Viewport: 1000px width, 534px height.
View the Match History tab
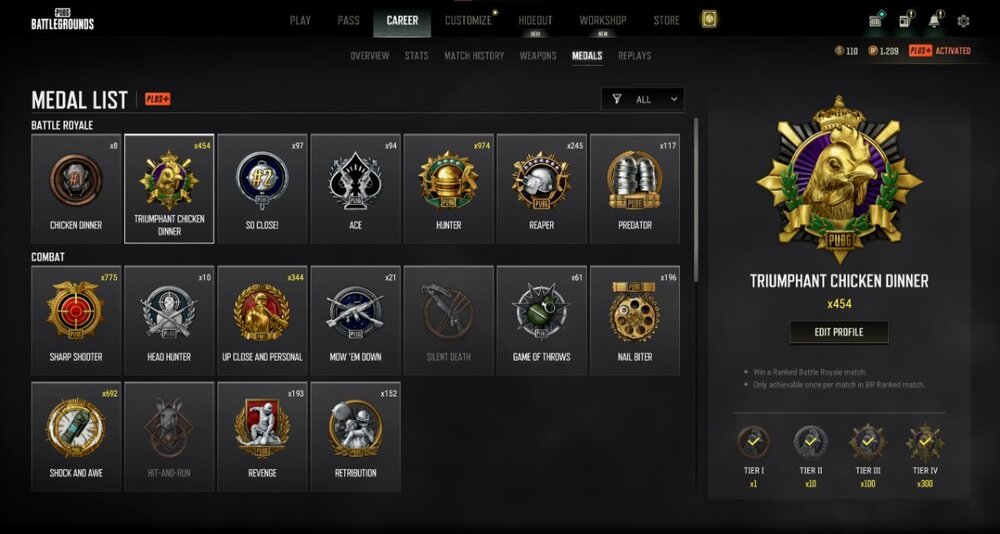pos(474,56)
